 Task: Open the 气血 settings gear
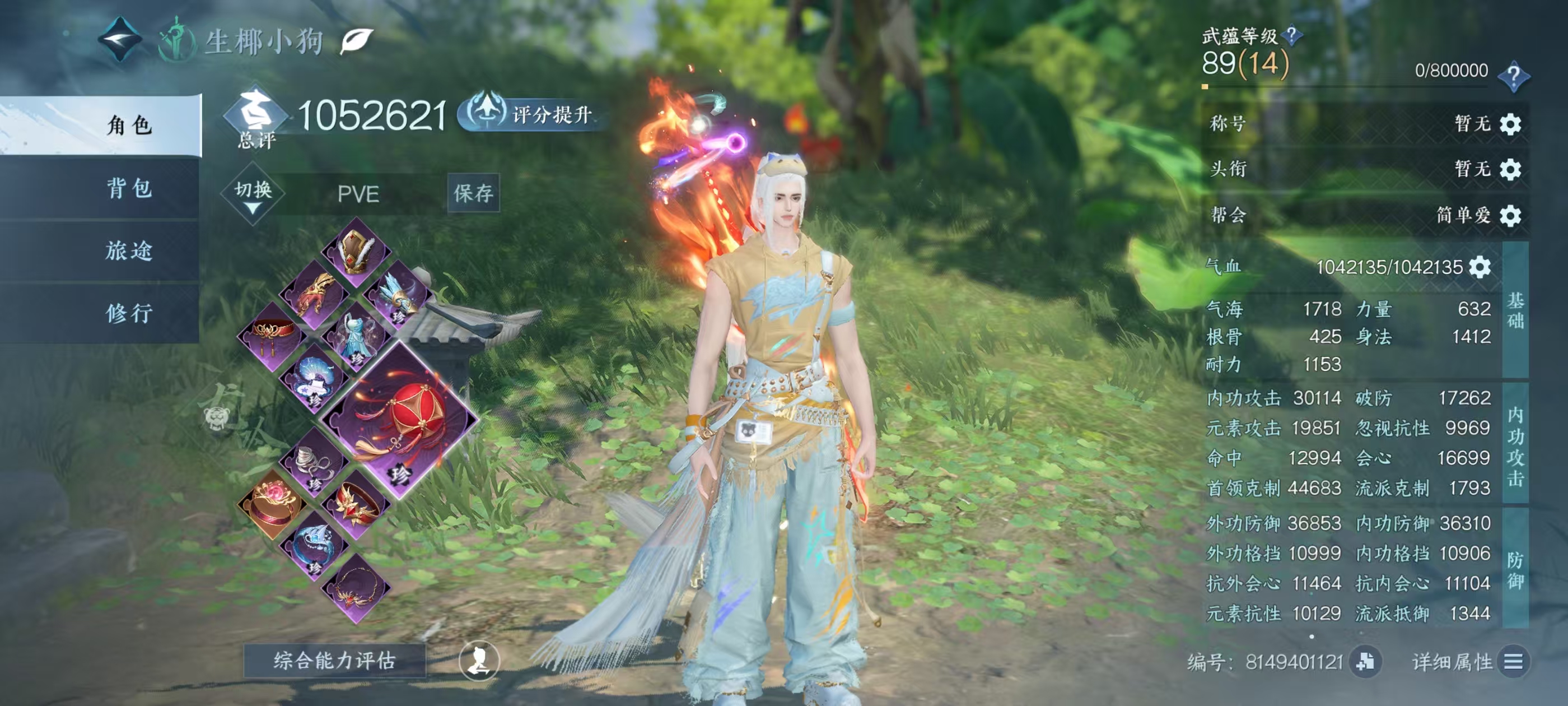tap(1480, 267)
